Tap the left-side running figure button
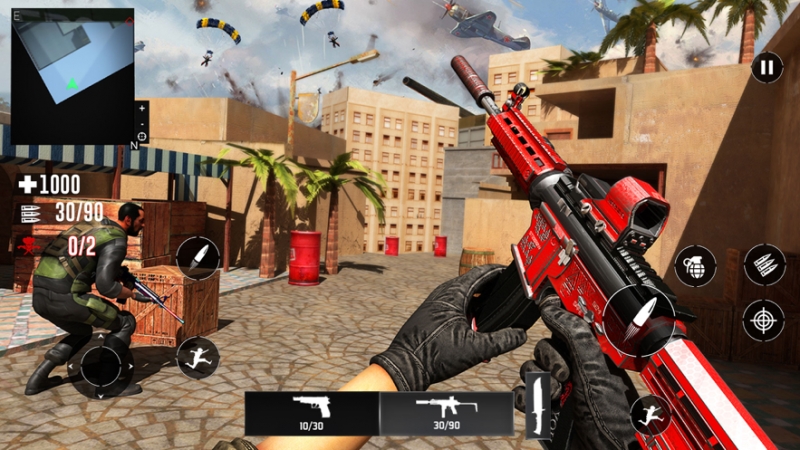Image resolution: width=800 pixels, height=450 pixels. (197, 356)
